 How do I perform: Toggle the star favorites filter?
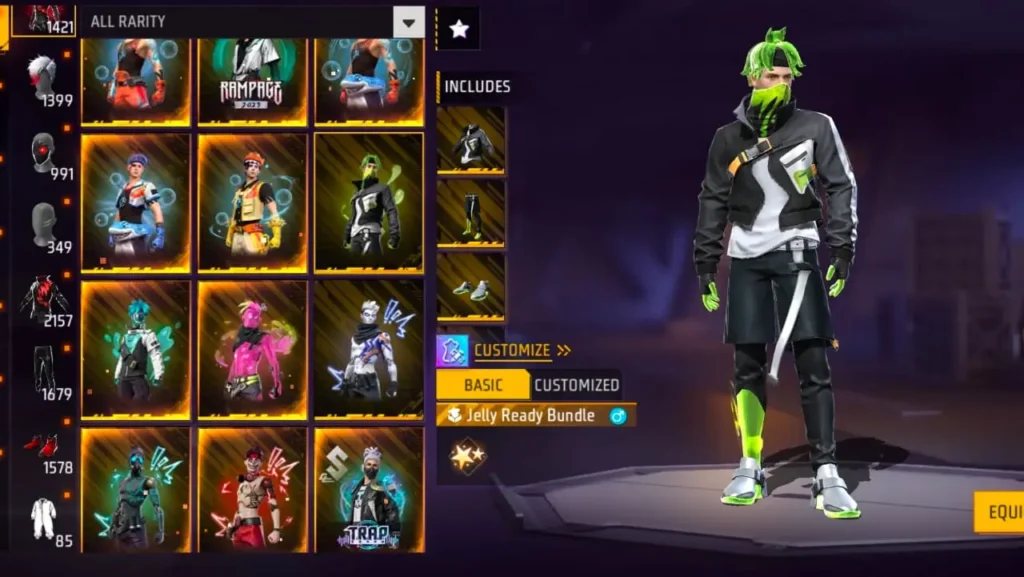click(459, 29)
